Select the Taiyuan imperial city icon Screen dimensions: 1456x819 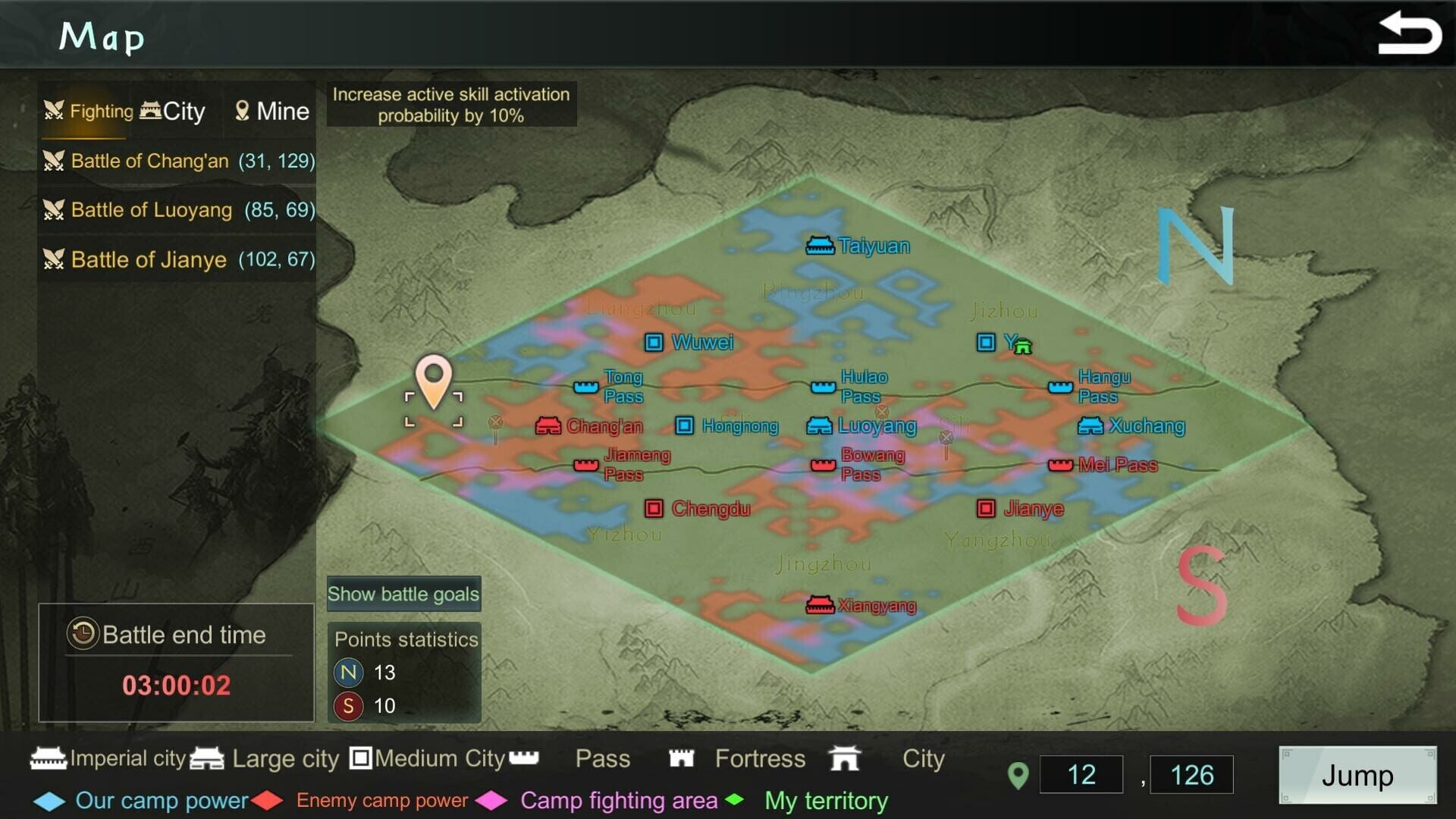(821, 245)
